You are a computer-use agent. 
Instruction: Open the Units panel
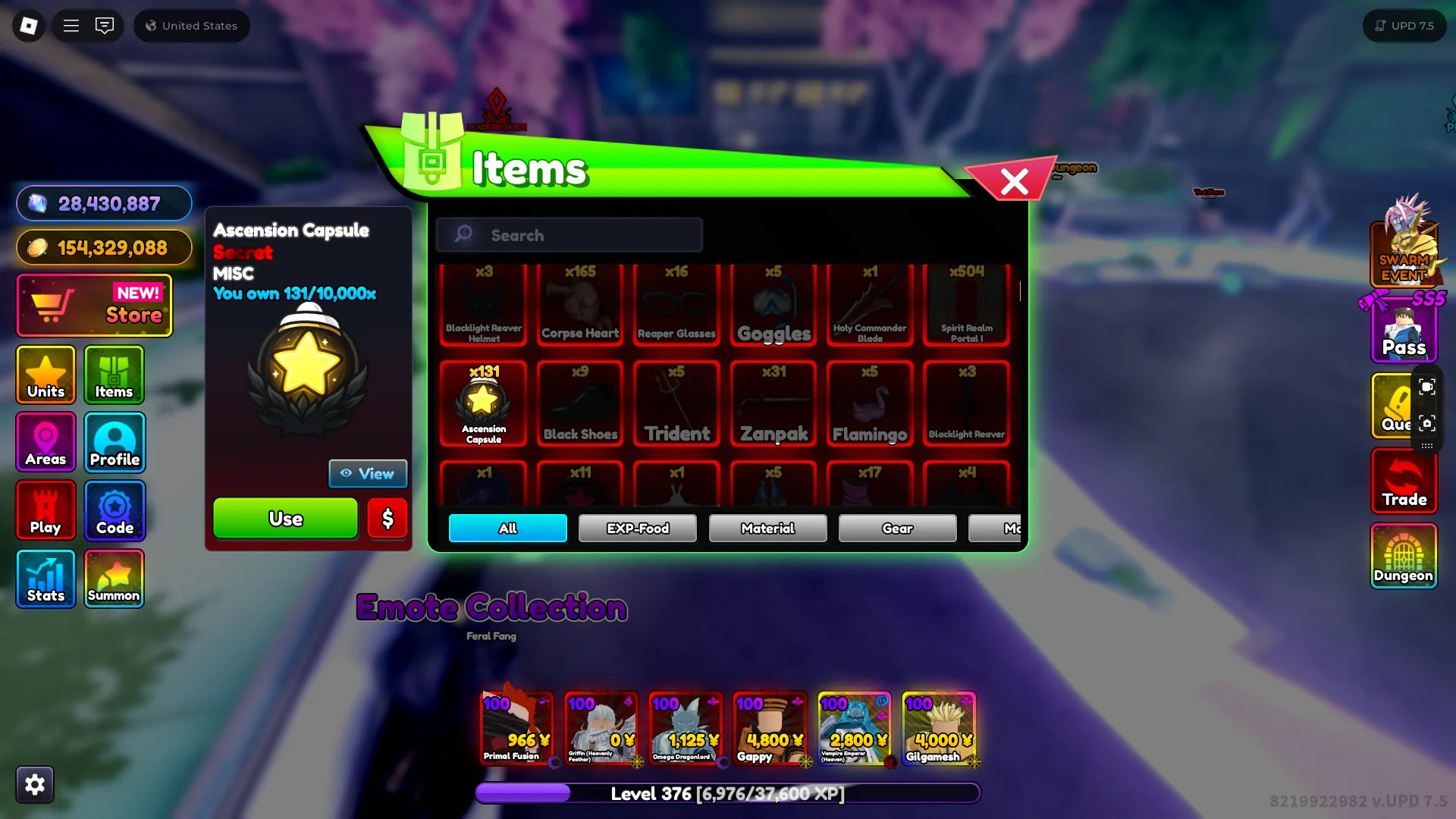click(45, 375)
